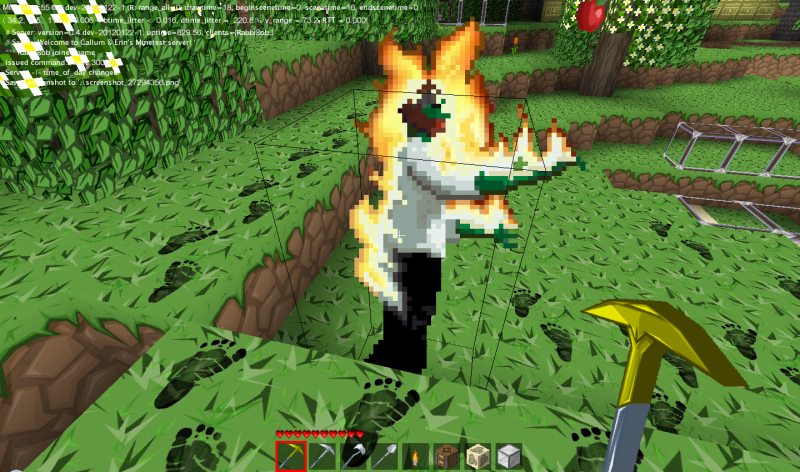Image resolution: width=800 pixels, height=472 pixels.
Task: Select the torch hotbar slot
Action: click(416, 456)
